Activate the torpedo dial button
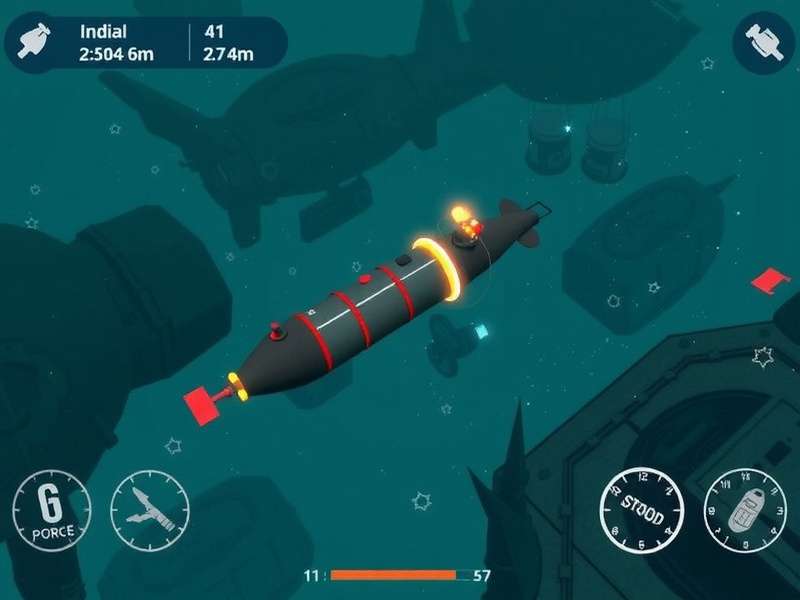This screenshot has height=600, width=800. coord(149,510)
